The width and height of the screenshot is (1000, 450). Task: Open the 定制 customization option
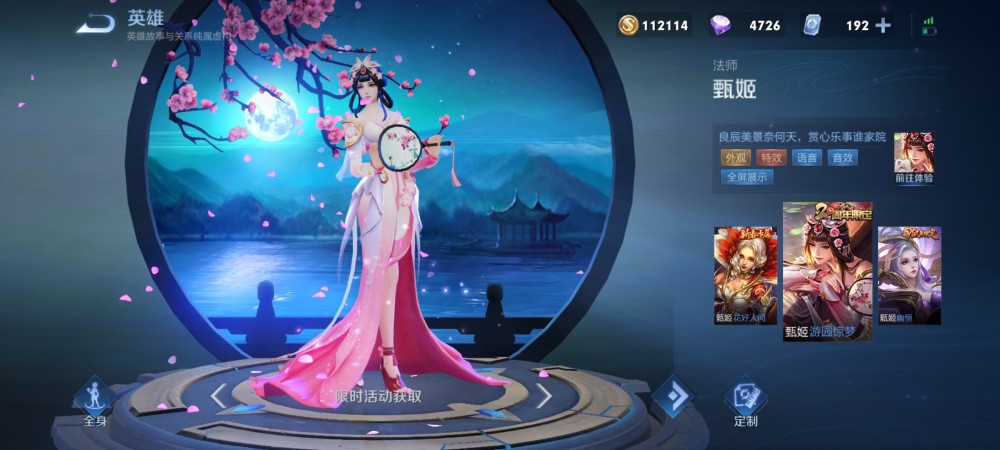(x=745, y=402)
